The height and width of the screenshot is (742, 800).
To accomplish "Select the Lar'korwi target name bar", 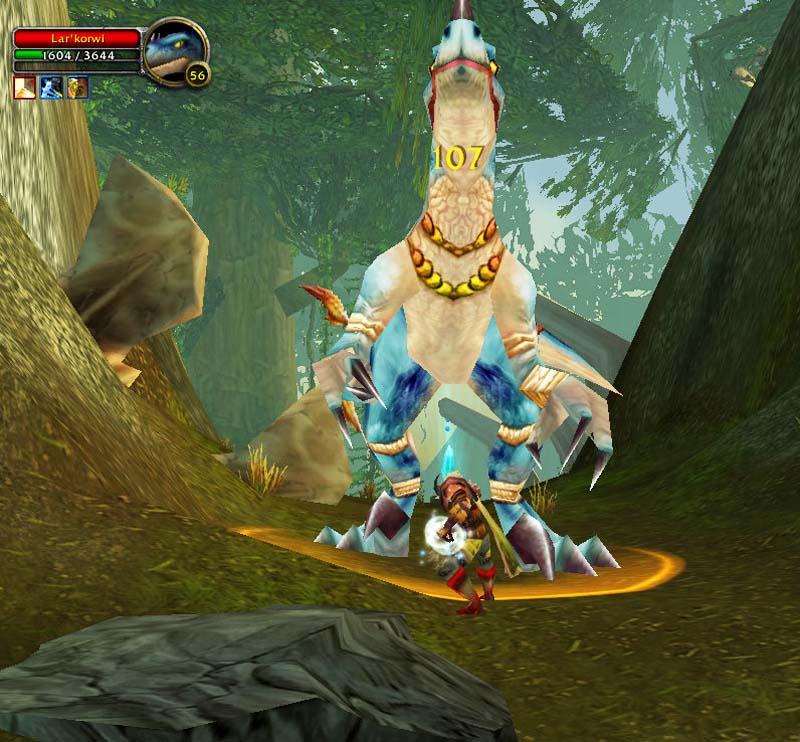I will tap(77, 38).
